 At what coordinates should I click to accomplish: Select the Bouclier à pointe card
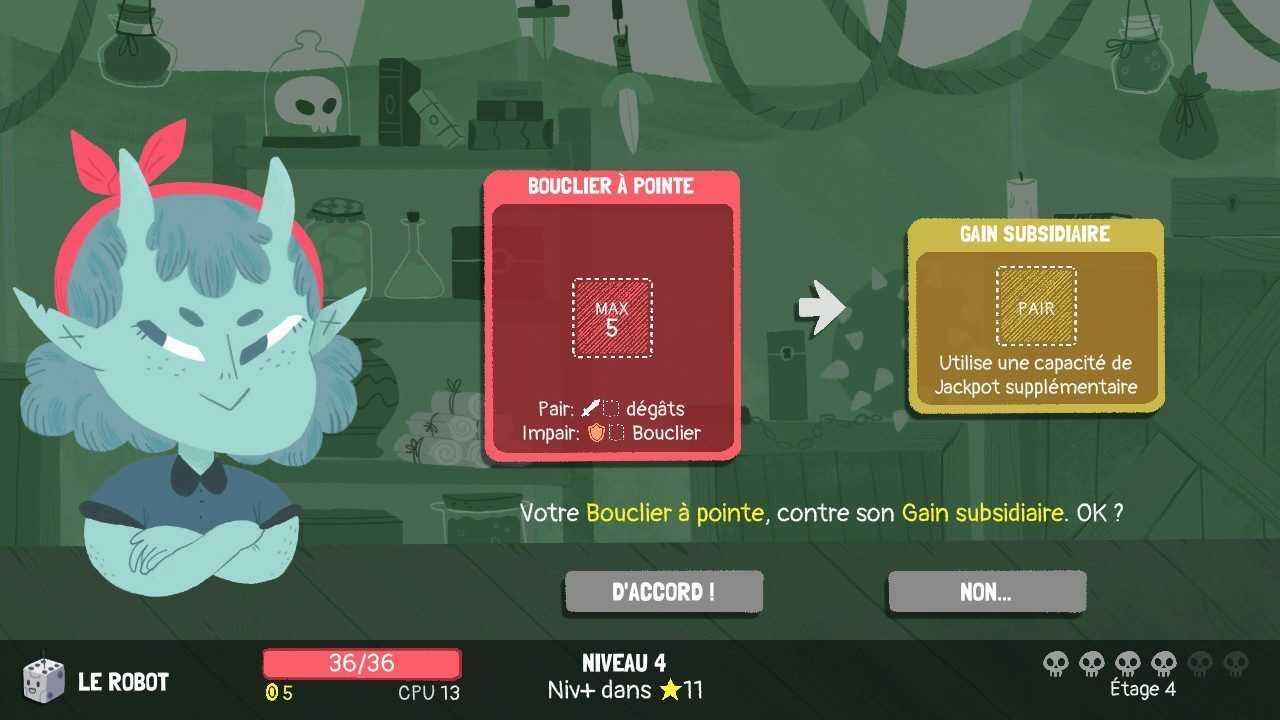(x=611, y=316)
